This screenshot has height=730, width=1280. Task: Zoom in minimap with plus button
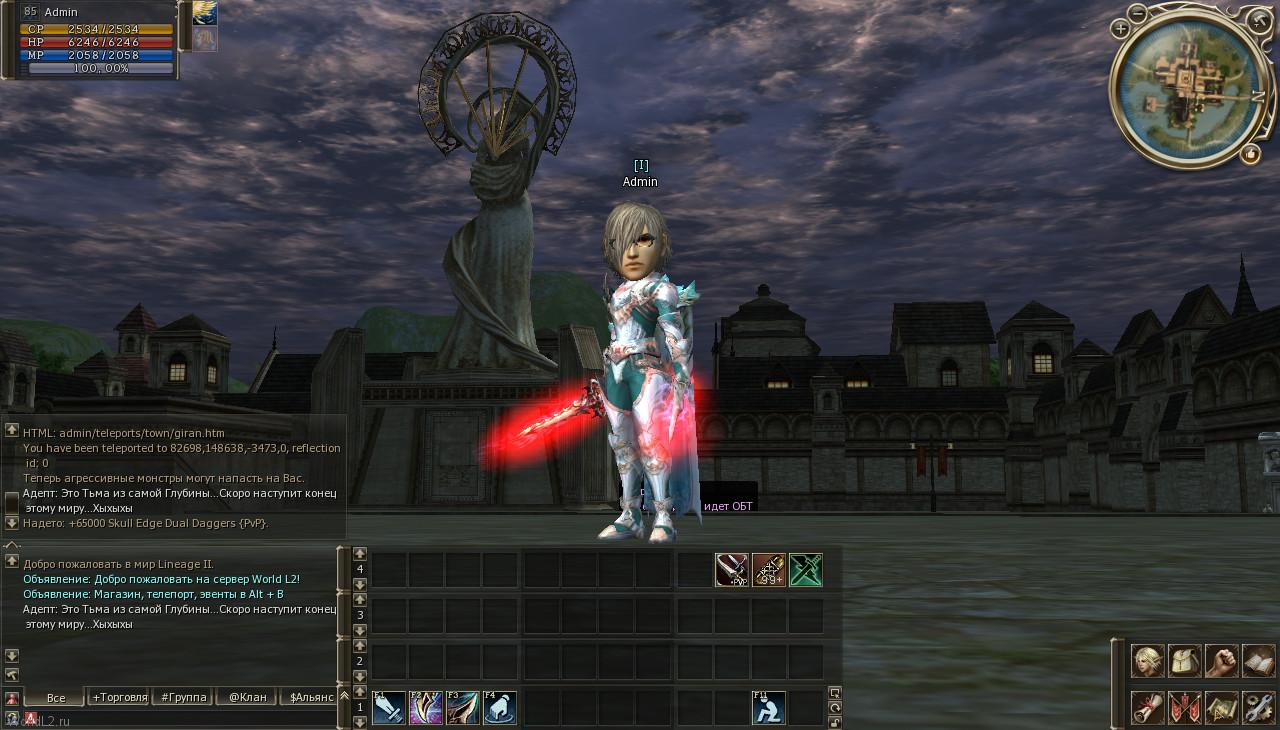[1121, 28]
